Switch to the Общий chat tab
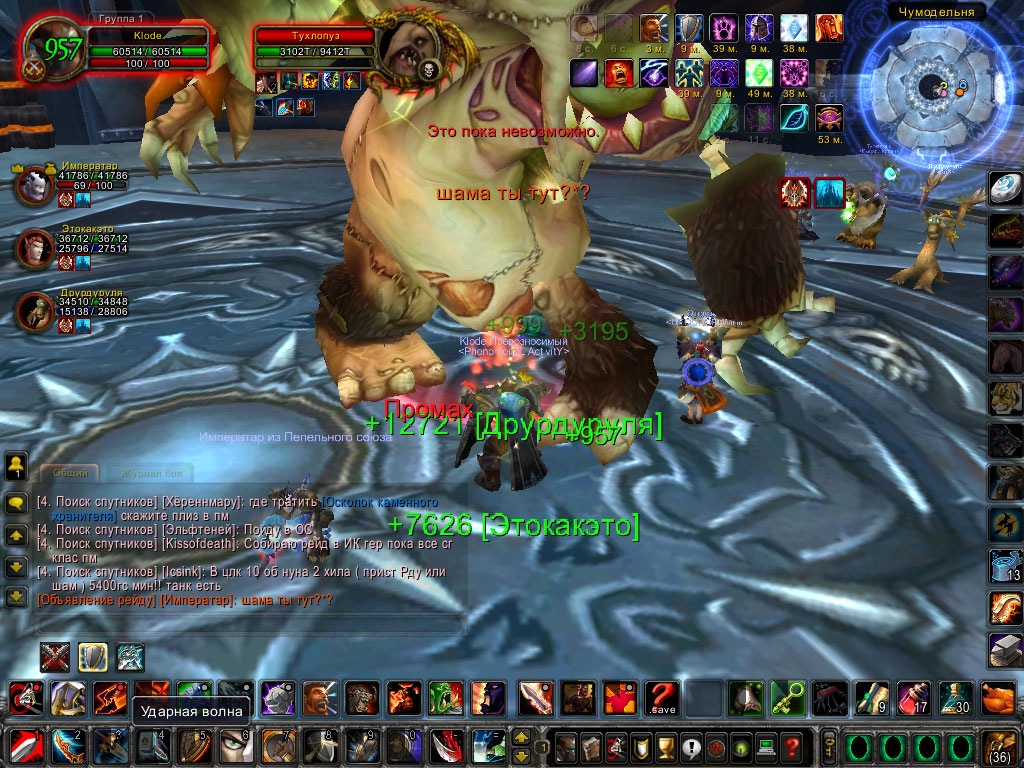 pyautogui.click(x=69, y=472)
